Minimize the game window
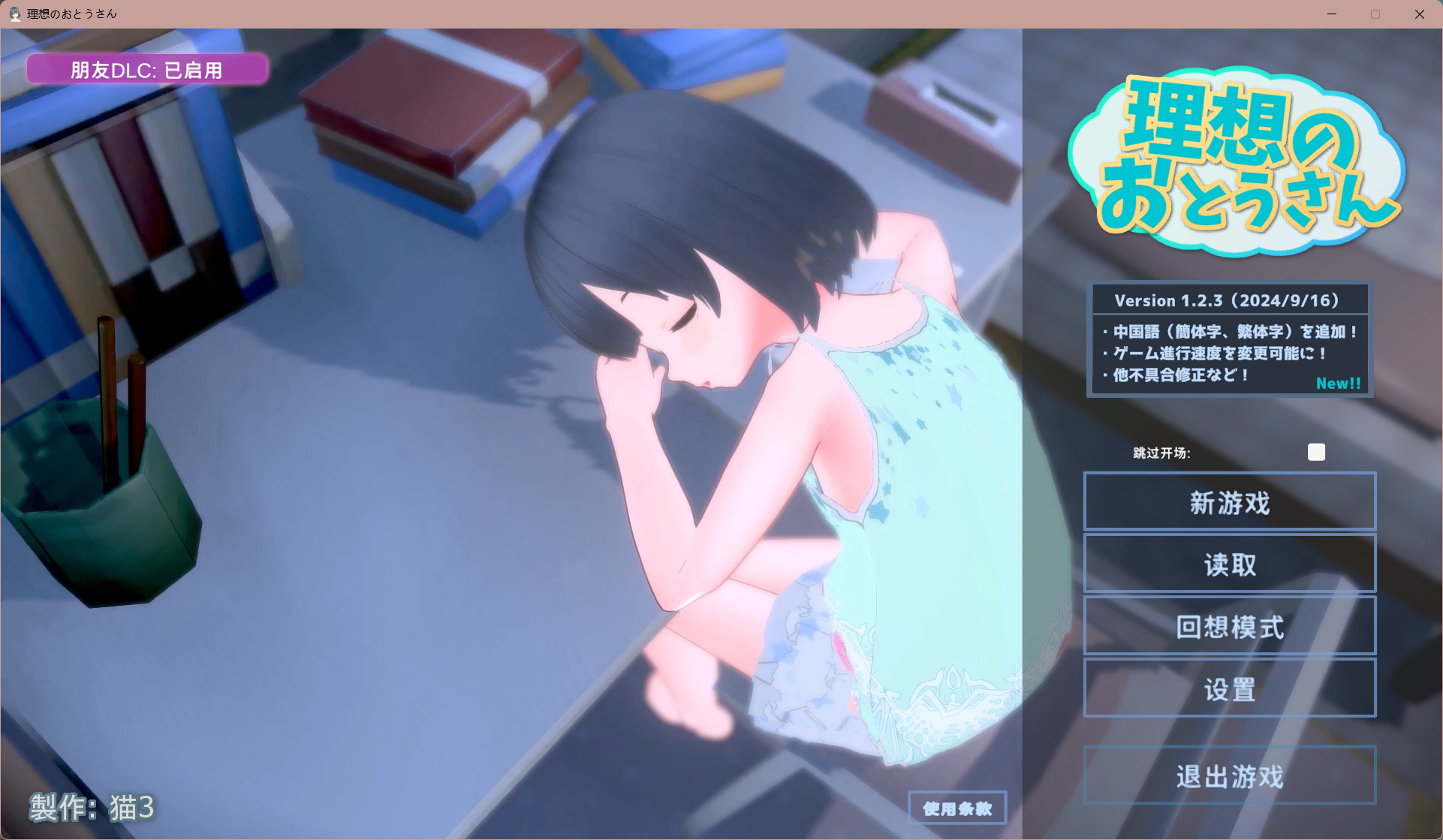The height and width of the screenshot is (840, 1443). 1332,14
